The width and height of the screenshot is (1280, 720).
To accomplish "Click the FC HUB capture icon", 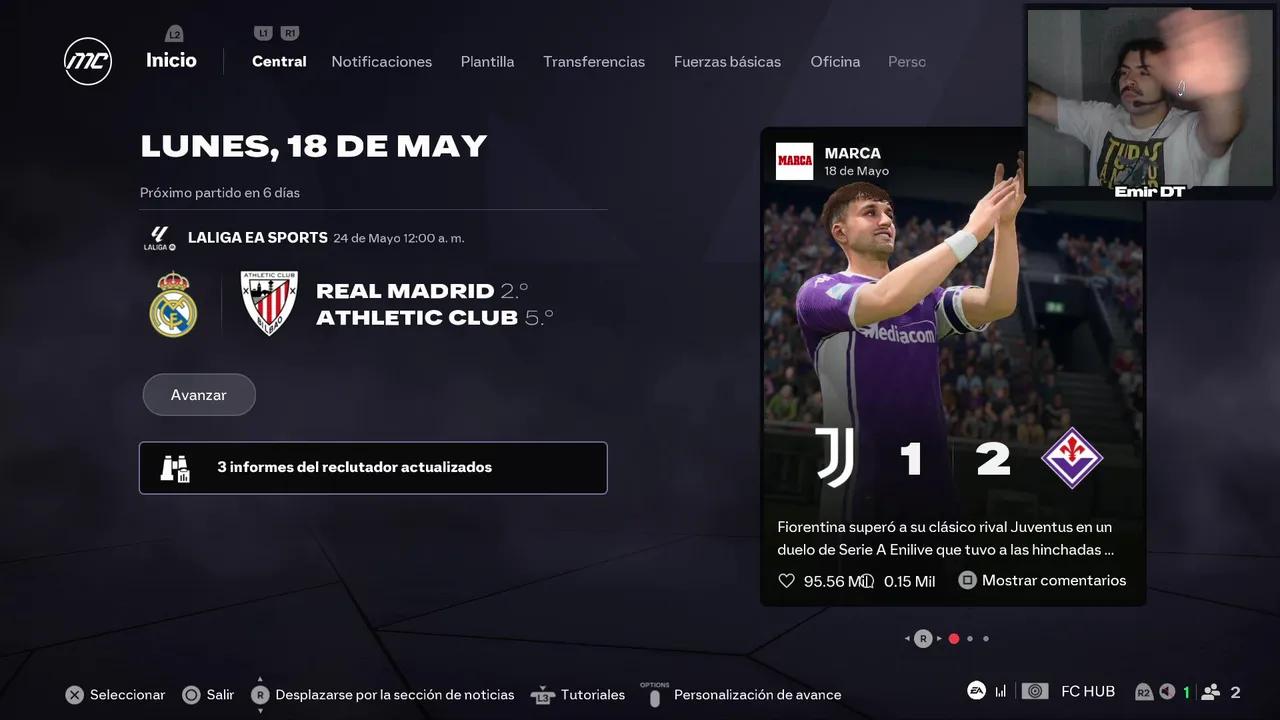I will tap(1034, 690).
